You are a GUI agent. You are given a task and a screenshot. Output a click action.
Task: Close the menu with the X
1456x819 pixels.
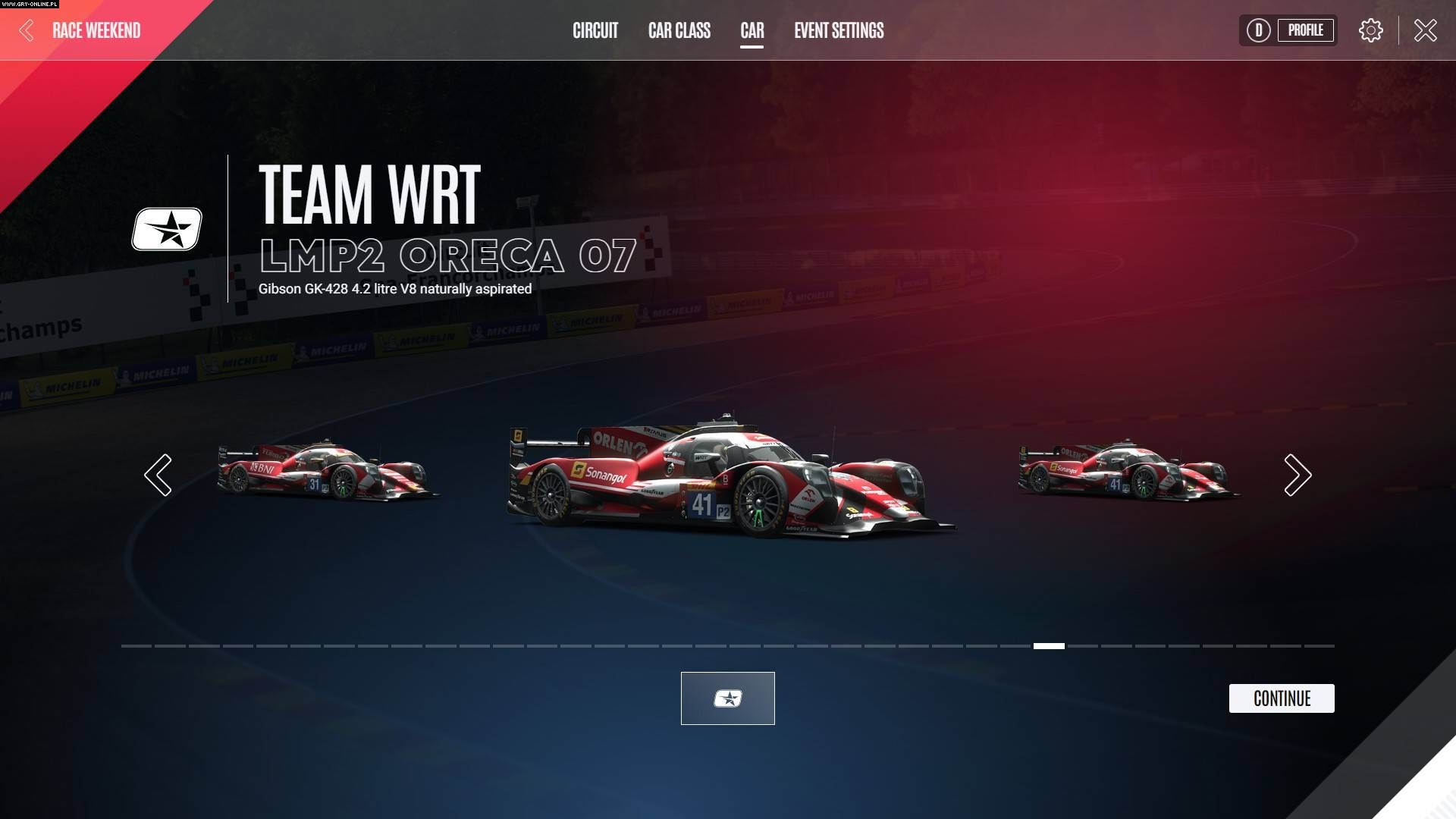click(x=1425, y=30)
